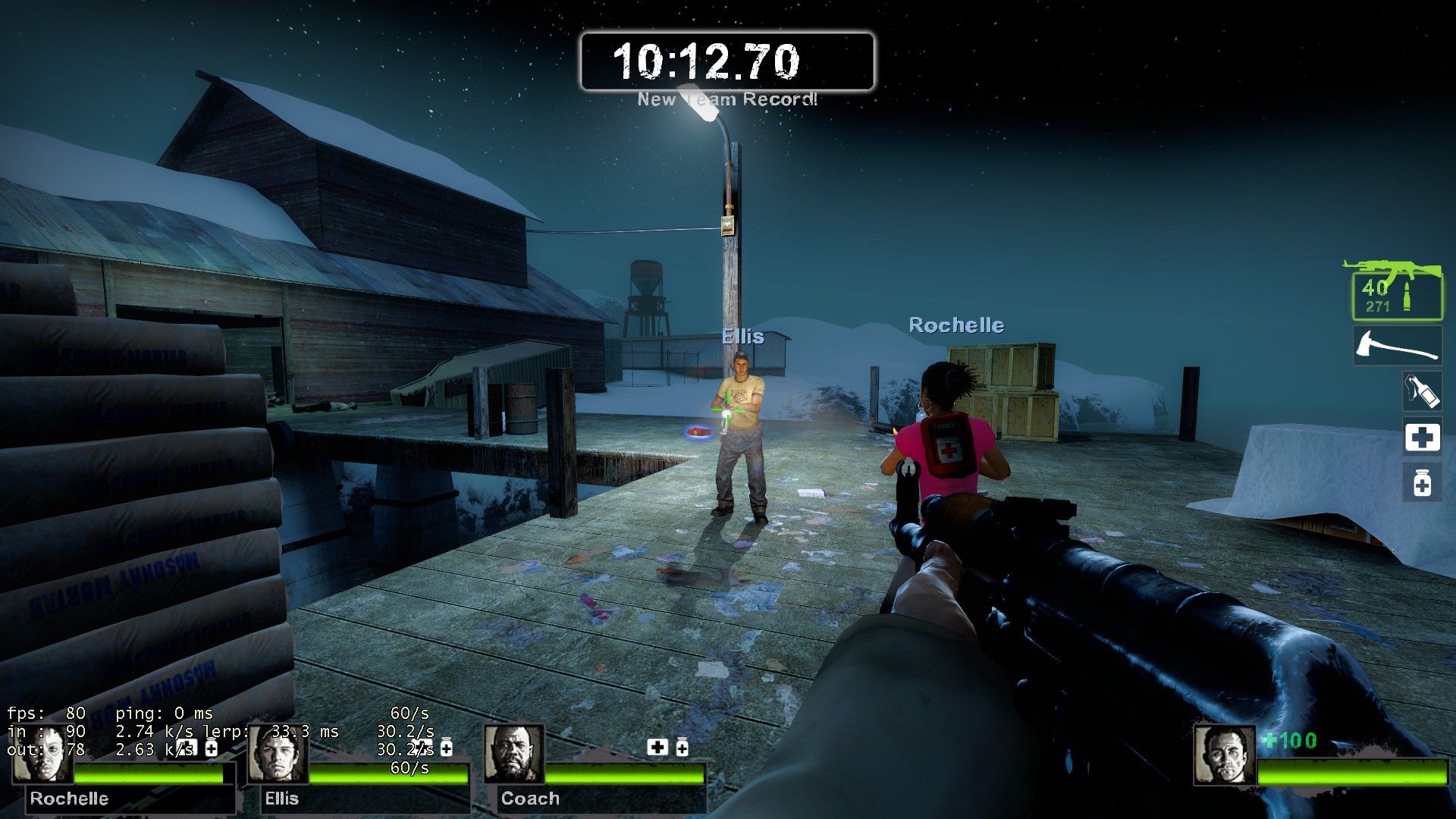
Task: Choose the first aid kit slot
Action: (x=1421, y=438)
